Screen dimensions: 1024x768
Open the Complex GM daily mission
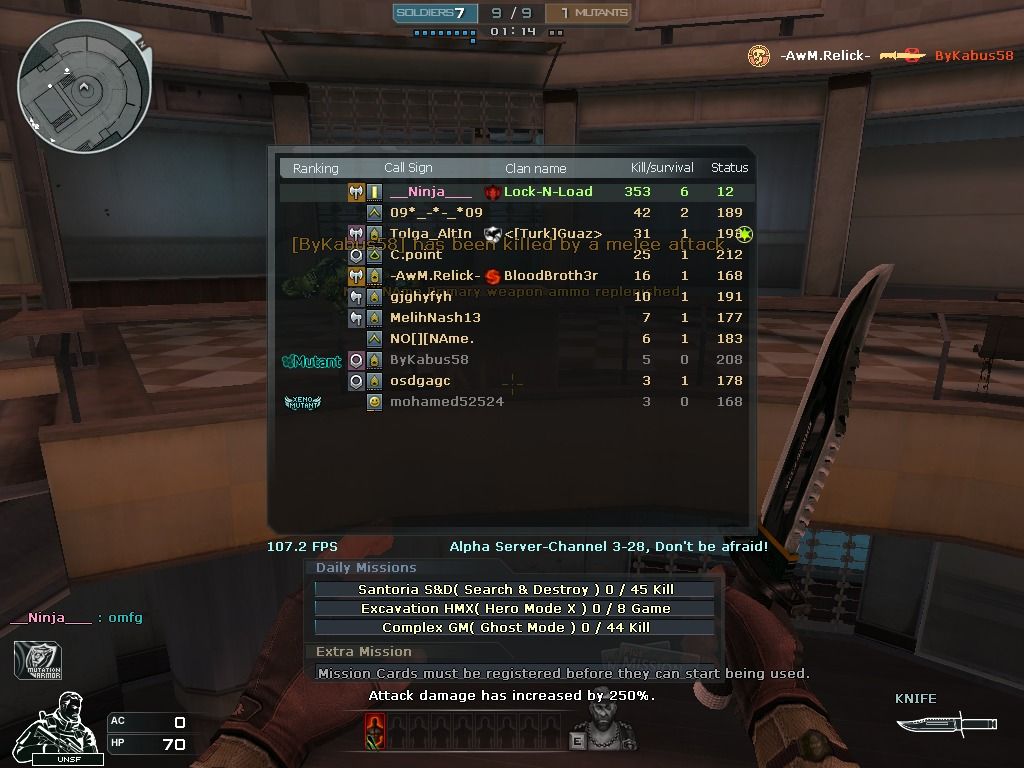click(515, 627)
